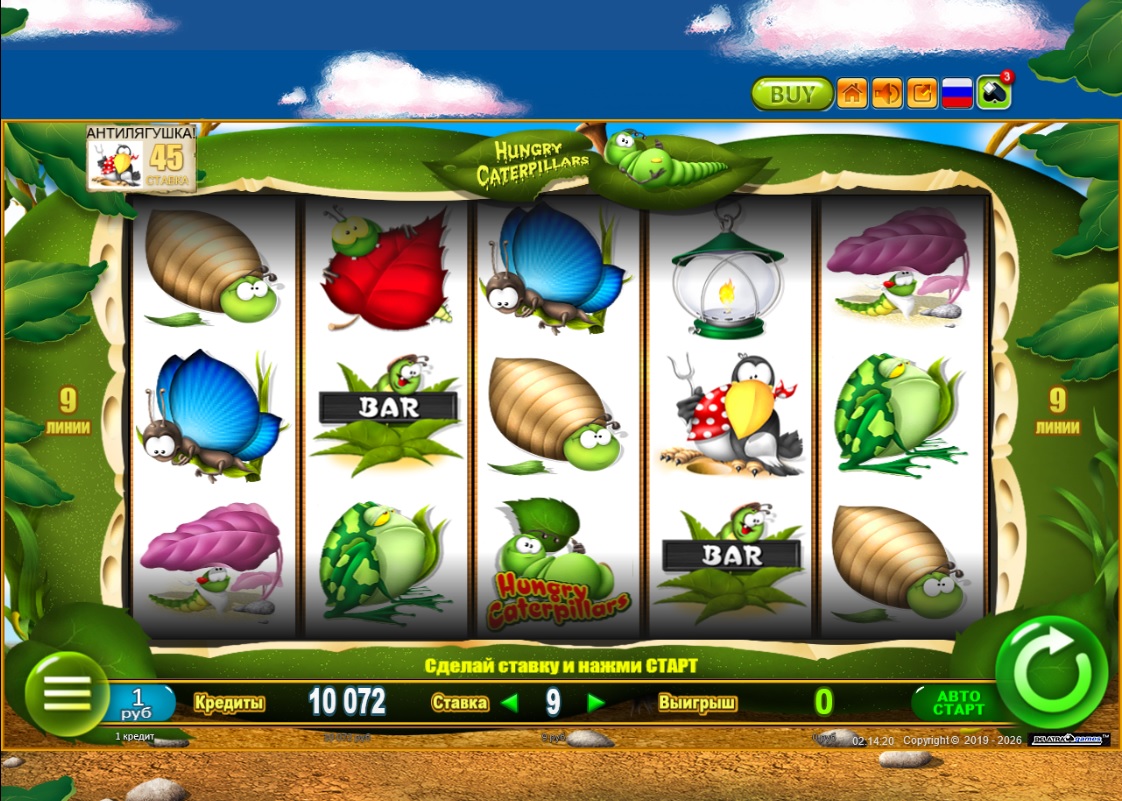Image resolution: width=1122 pixels, height=801 pixels.
Task: Switch language via the Russian flag
Action: (958, 94)
